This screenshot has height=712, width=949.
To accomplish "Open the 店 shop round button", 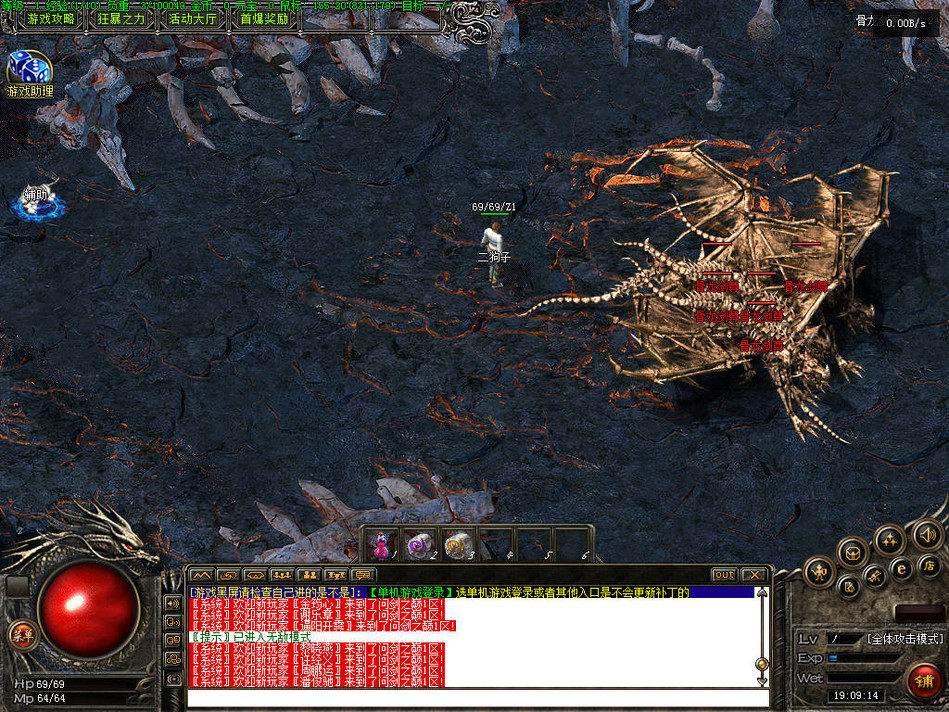I will coord(928,567).
